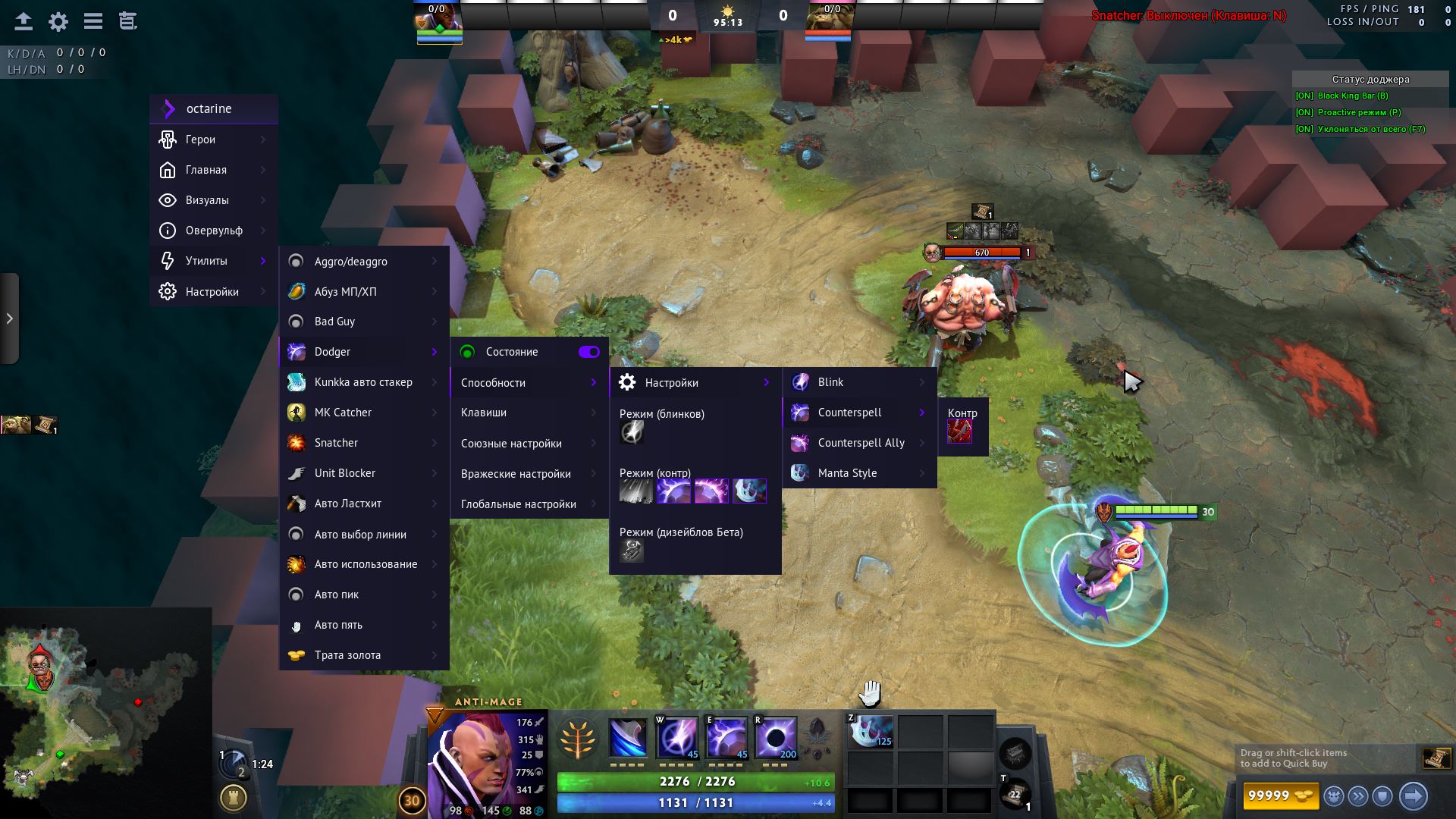Click the settings gear icon at top-left

(58, 21)
